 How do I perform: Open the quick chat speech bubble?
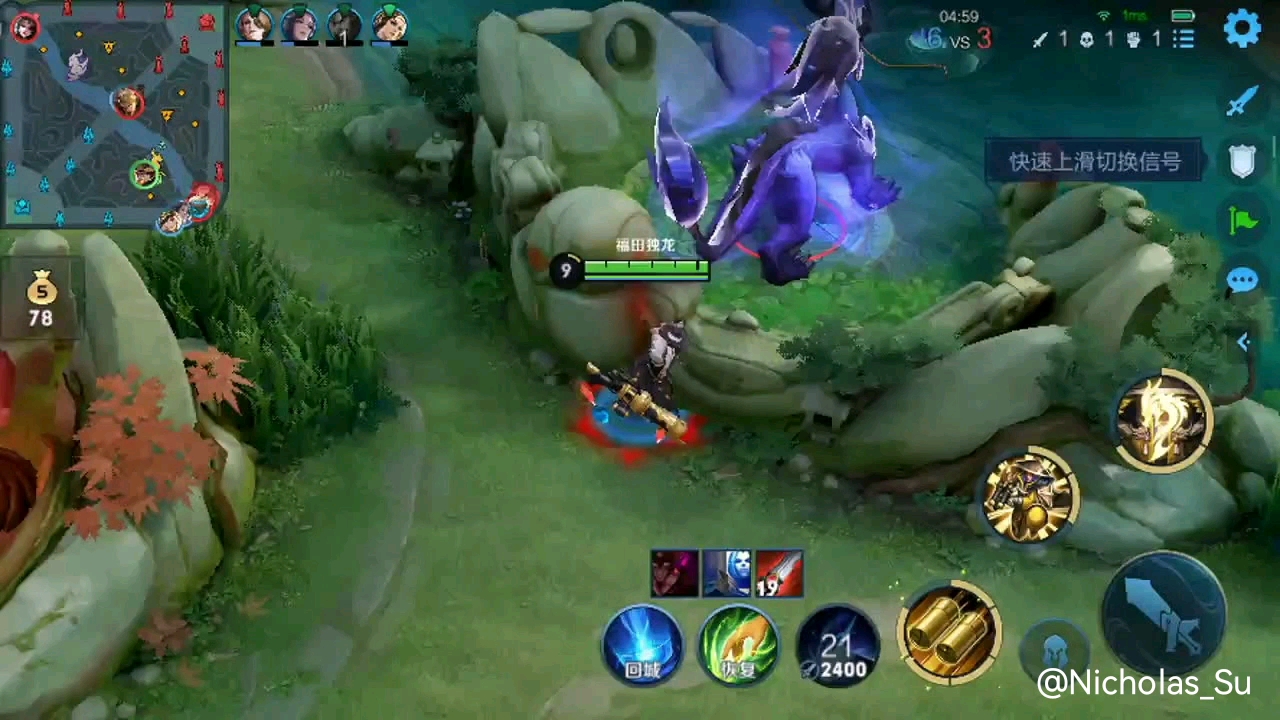[1242, 281]
